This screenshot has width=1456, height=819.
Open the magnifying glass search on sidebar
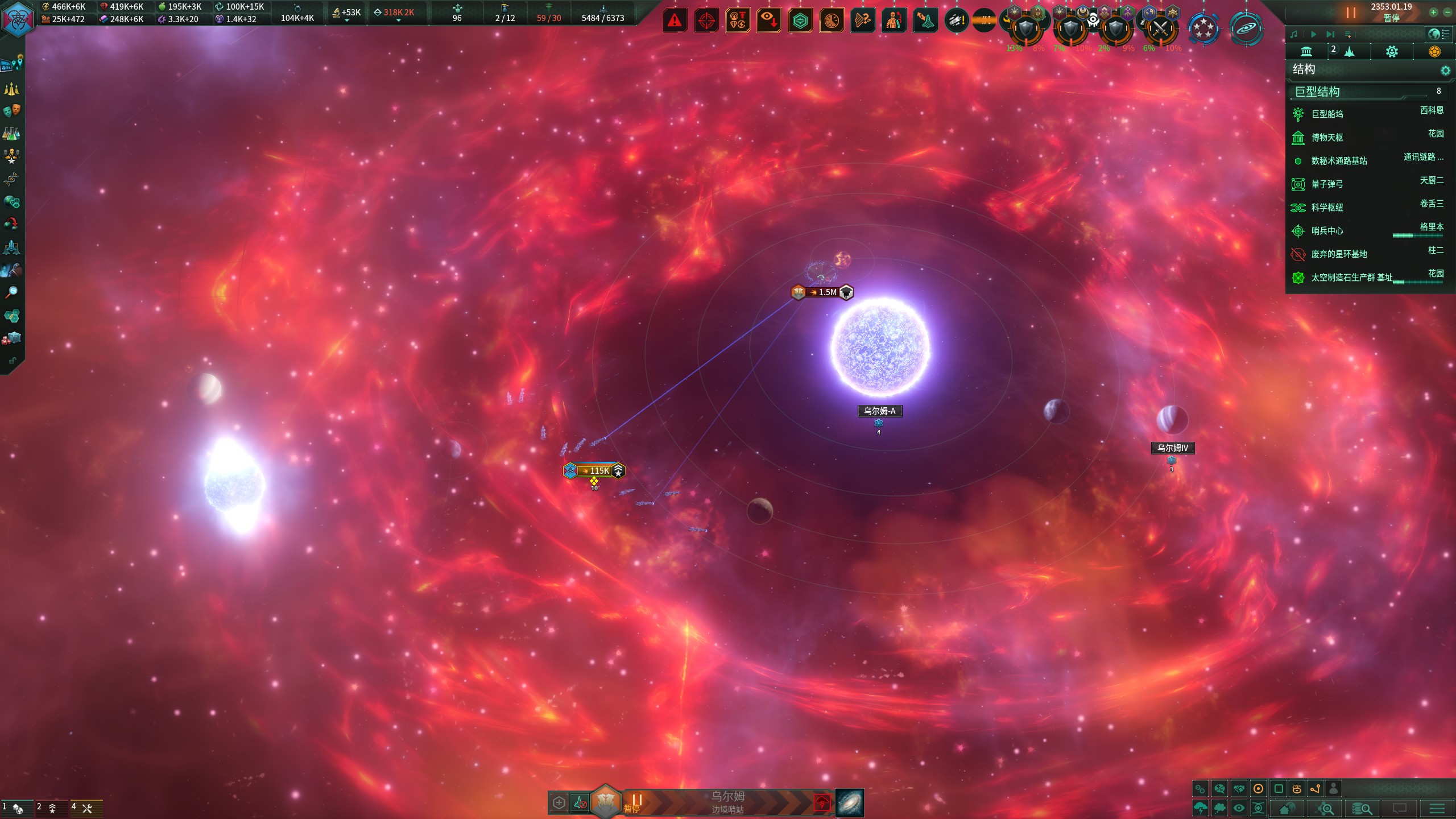point(11,292)
